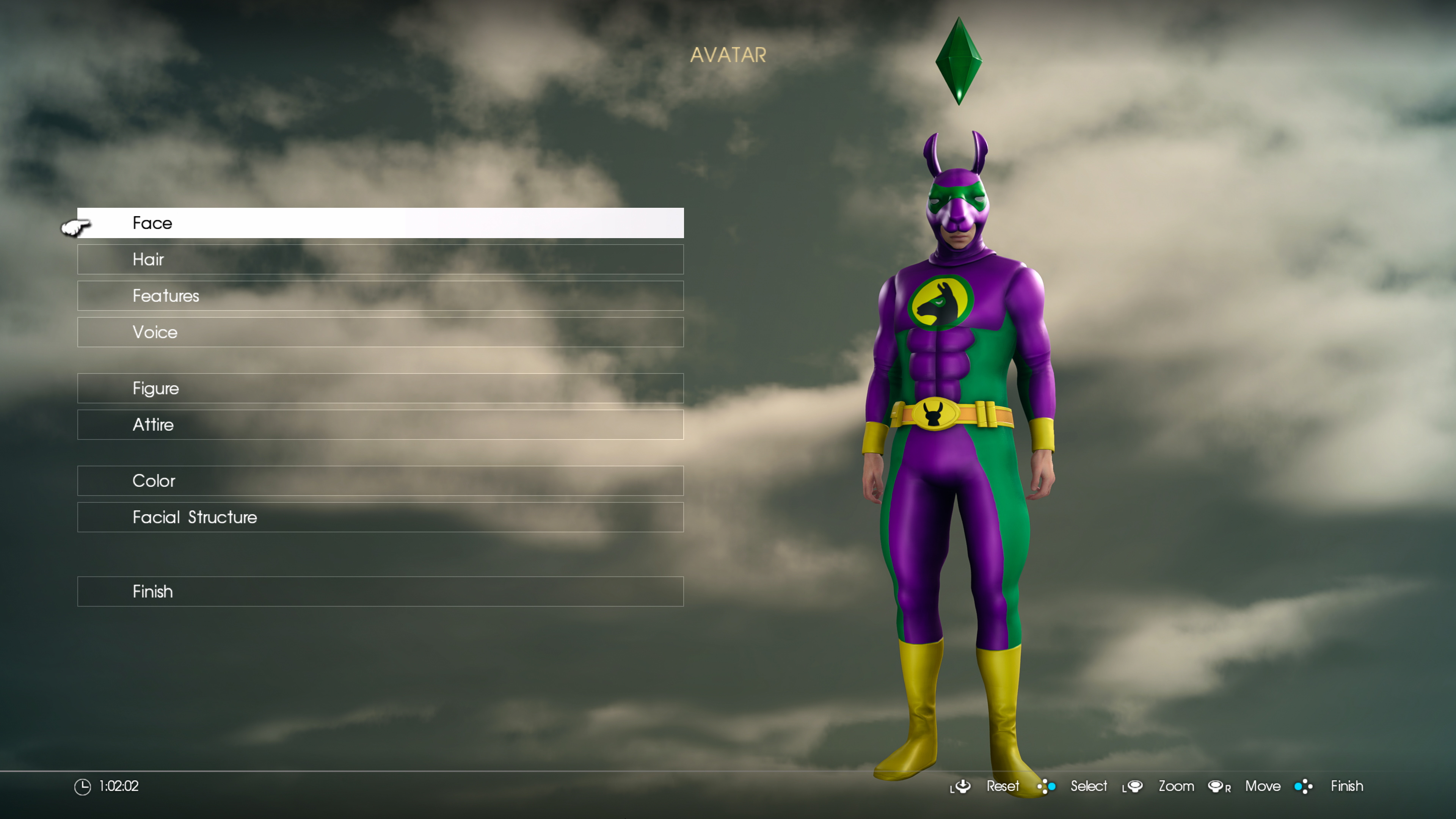
Task: Choose the Features menu entry
Action: tap(380, 296)
